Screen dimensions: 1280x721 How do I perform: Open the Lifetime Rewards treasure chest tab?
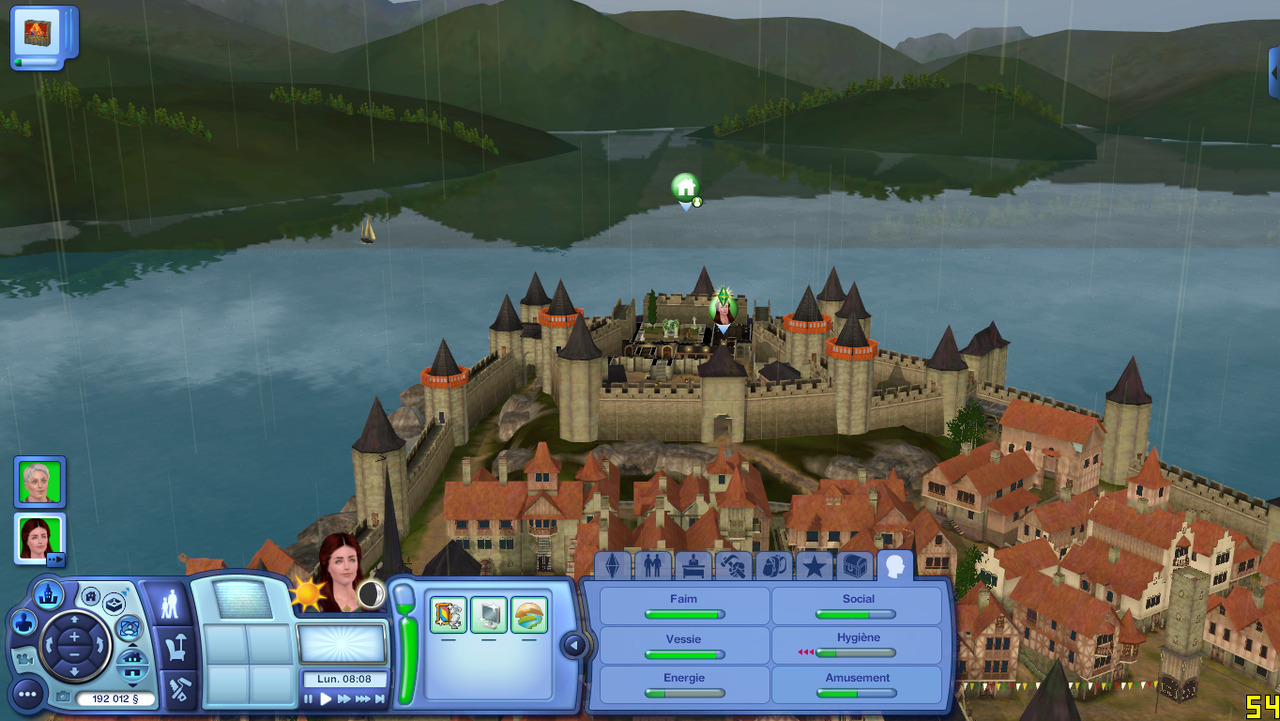click(x=854, y=567)
